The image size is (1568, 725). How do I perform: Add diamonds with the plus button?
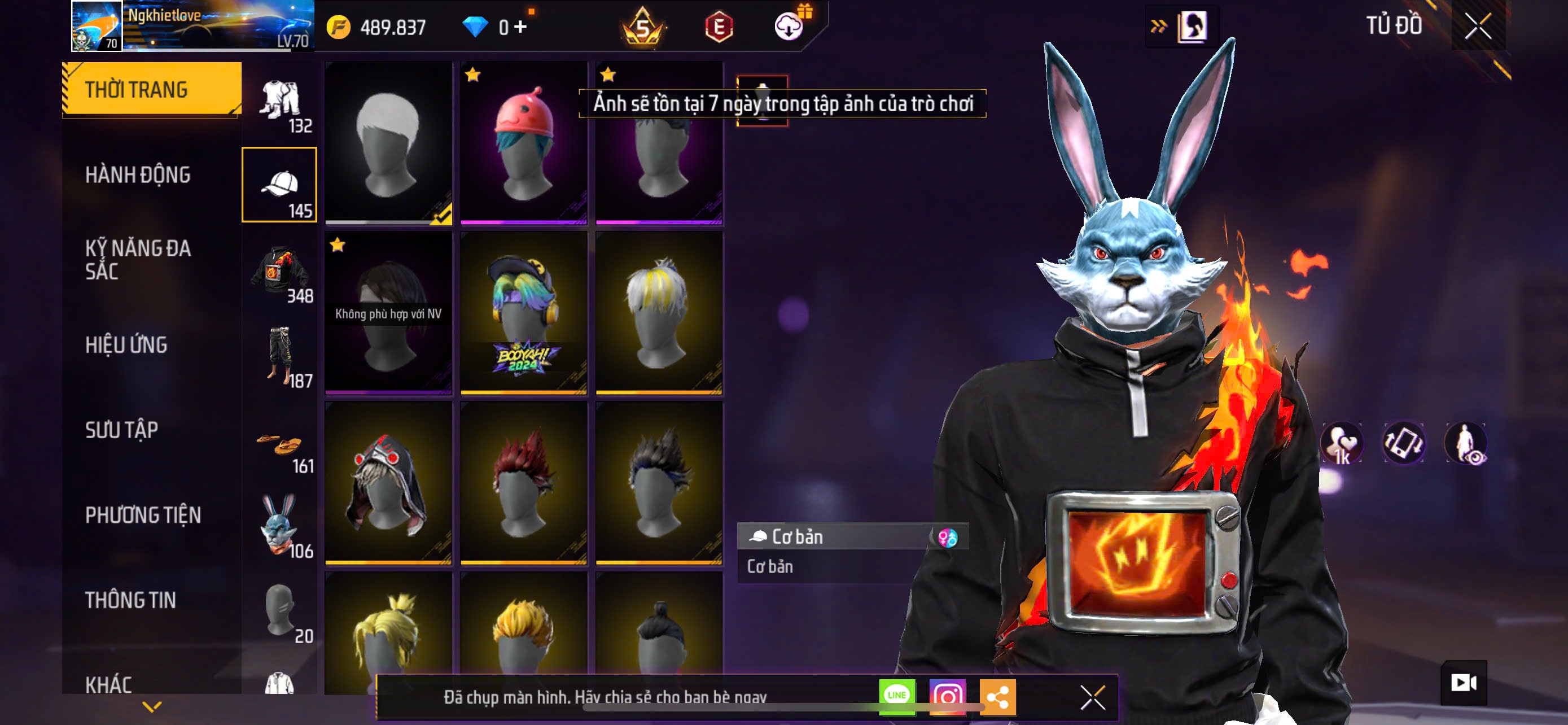tap(520, 27)
